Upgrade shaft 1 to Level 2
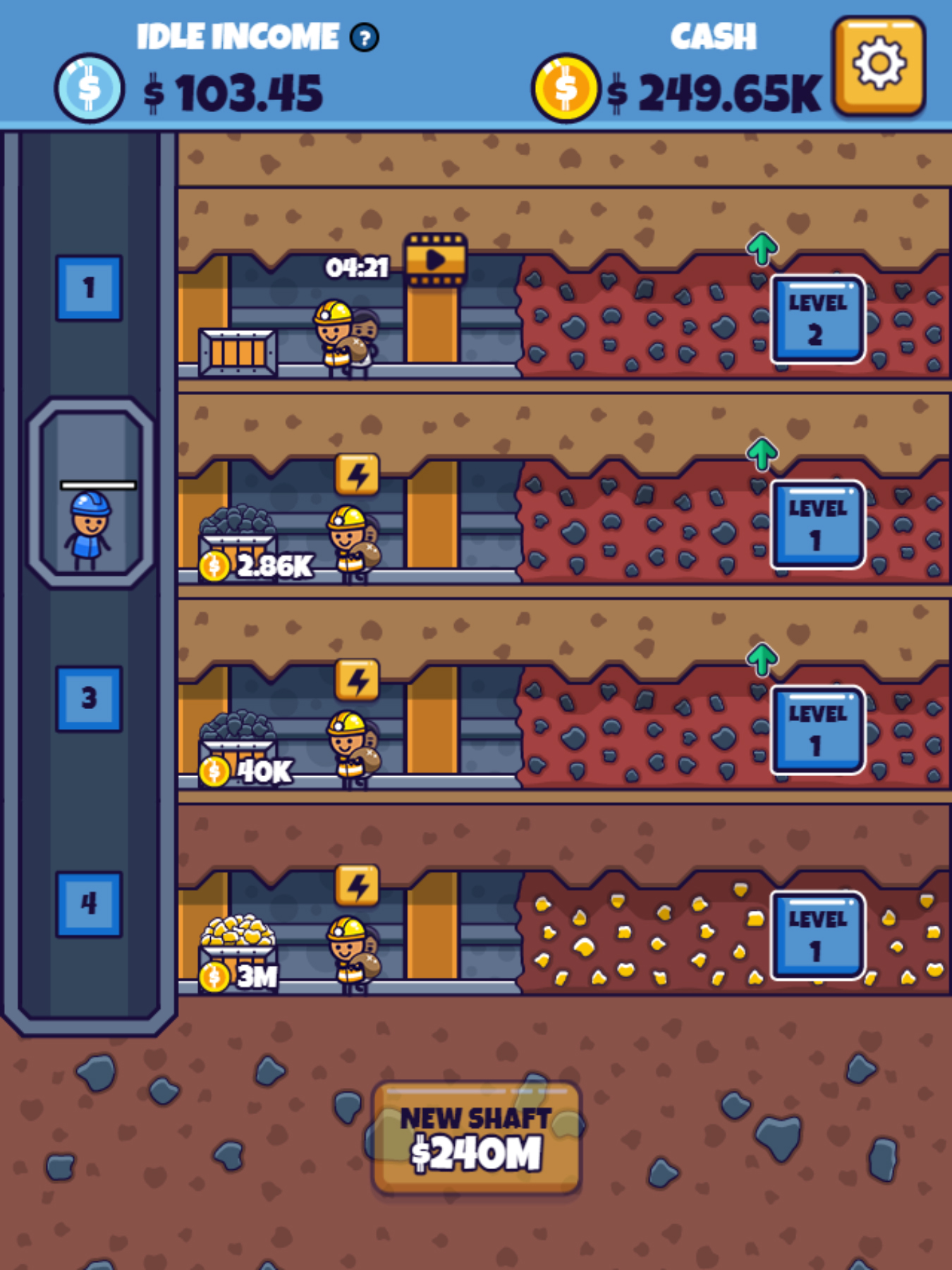 (819, 319)
